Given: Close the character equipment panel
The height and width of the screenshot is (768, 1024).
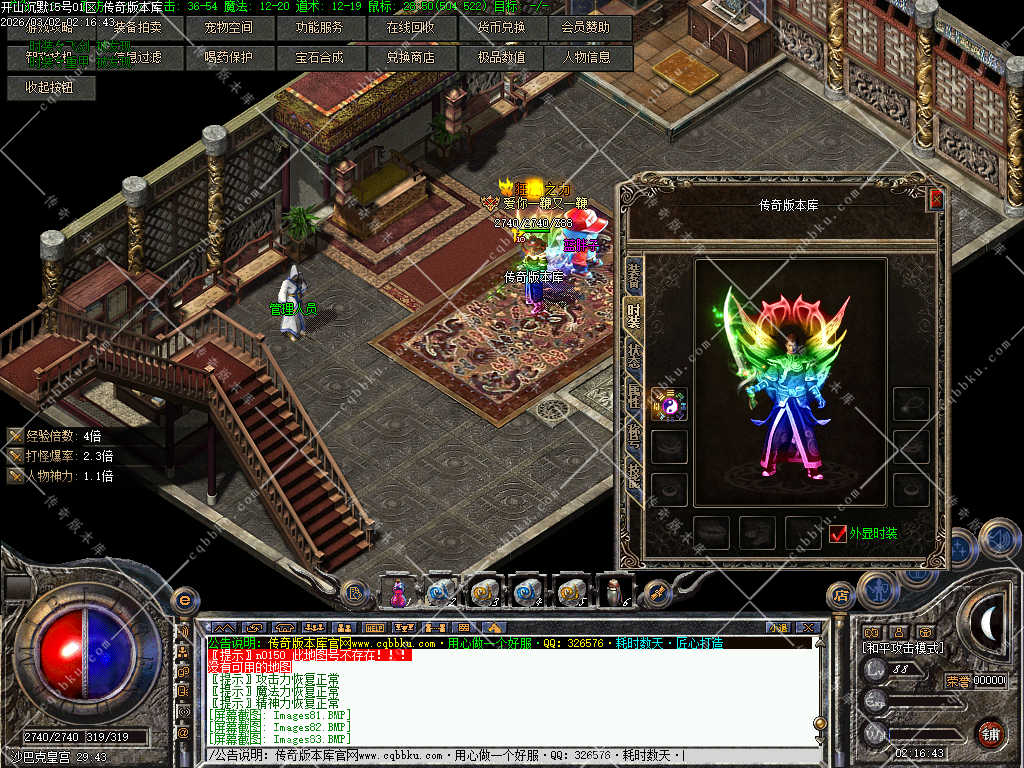Looking at the screenshot, I should pyautogui.click(x=936, y=199).
